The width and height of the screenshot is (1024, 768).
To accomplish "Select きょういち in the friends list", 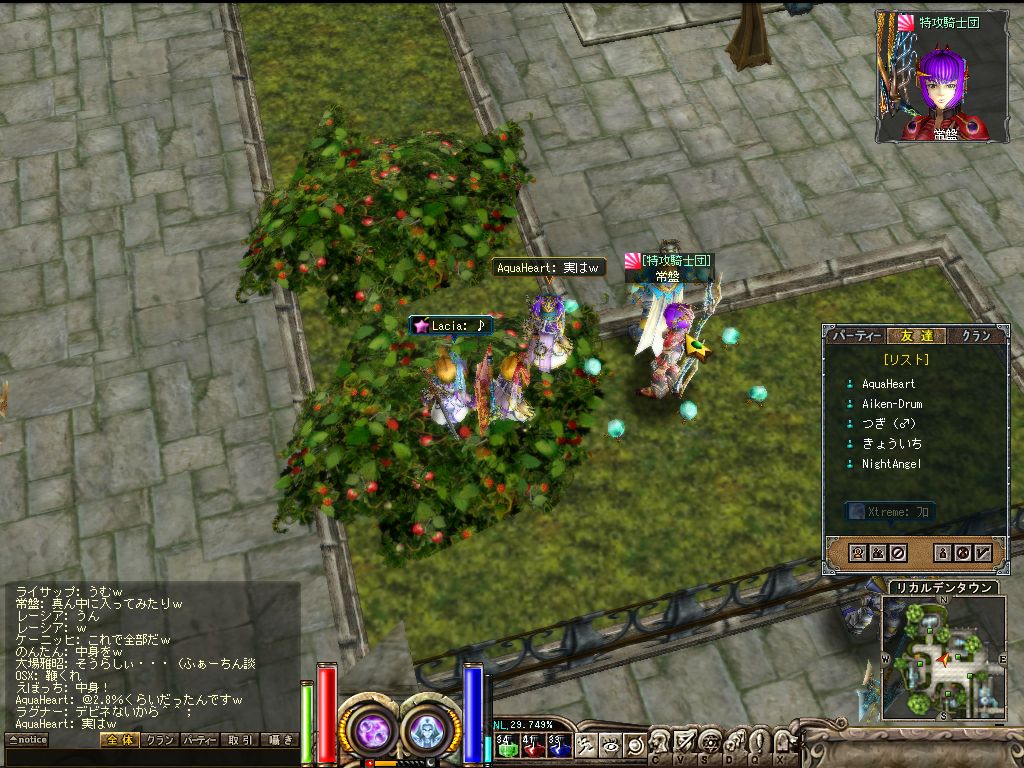I will point(891,444).
